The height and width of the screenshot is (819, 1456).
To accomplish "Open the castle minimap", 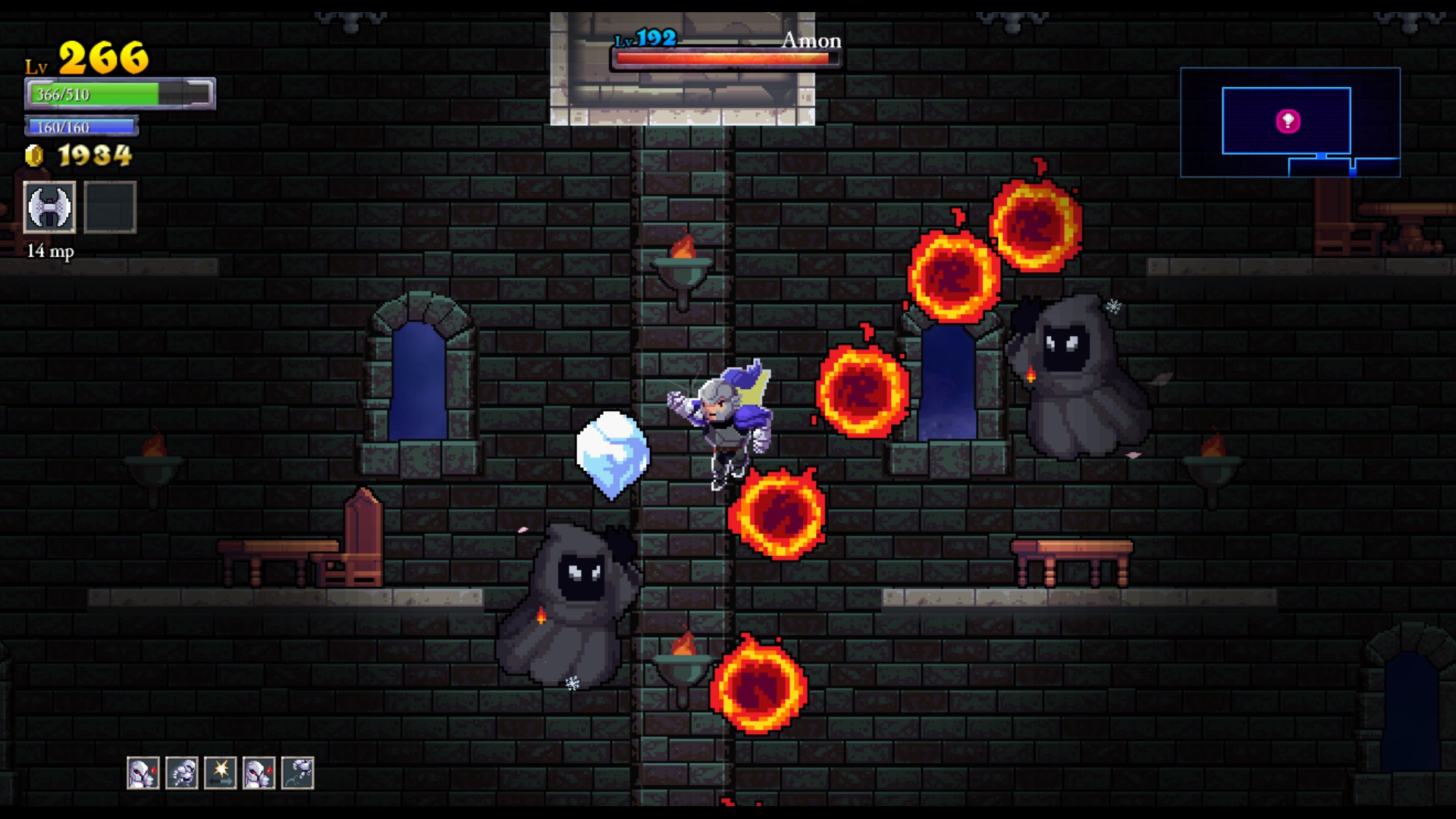I will (1289, 122).
